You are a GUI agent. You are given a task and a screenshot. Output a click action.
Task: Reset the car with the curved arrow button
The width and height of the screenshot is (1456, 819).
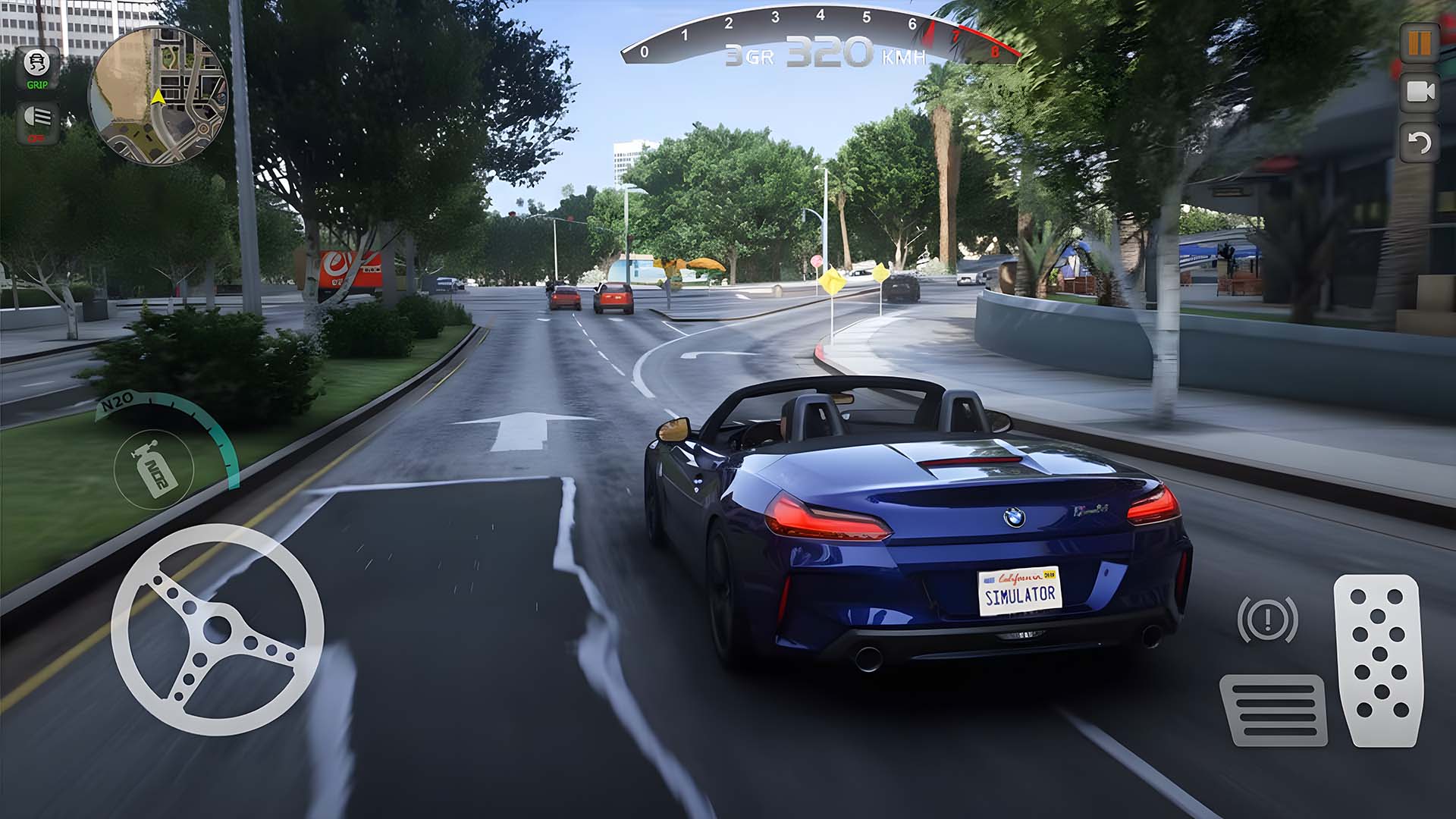point(1419,142)
